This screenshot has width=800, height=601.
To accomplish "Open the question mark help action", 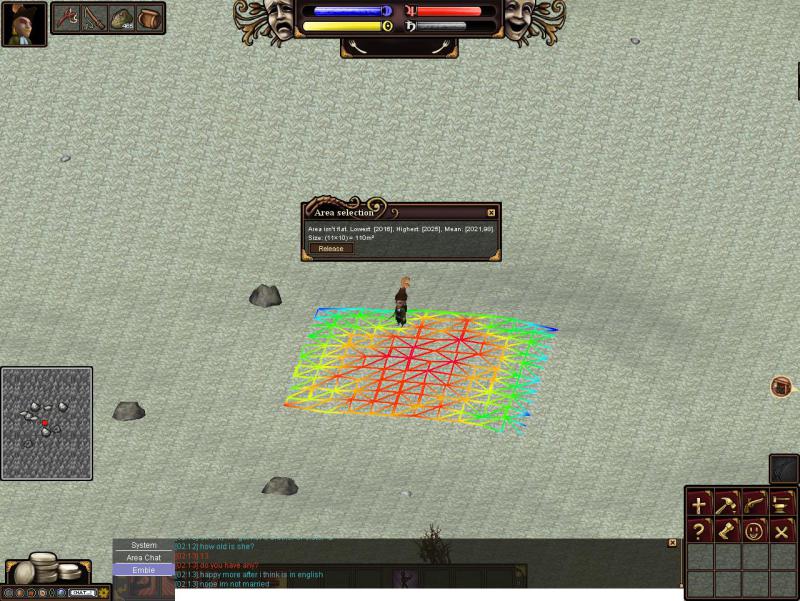I will 700,531.
